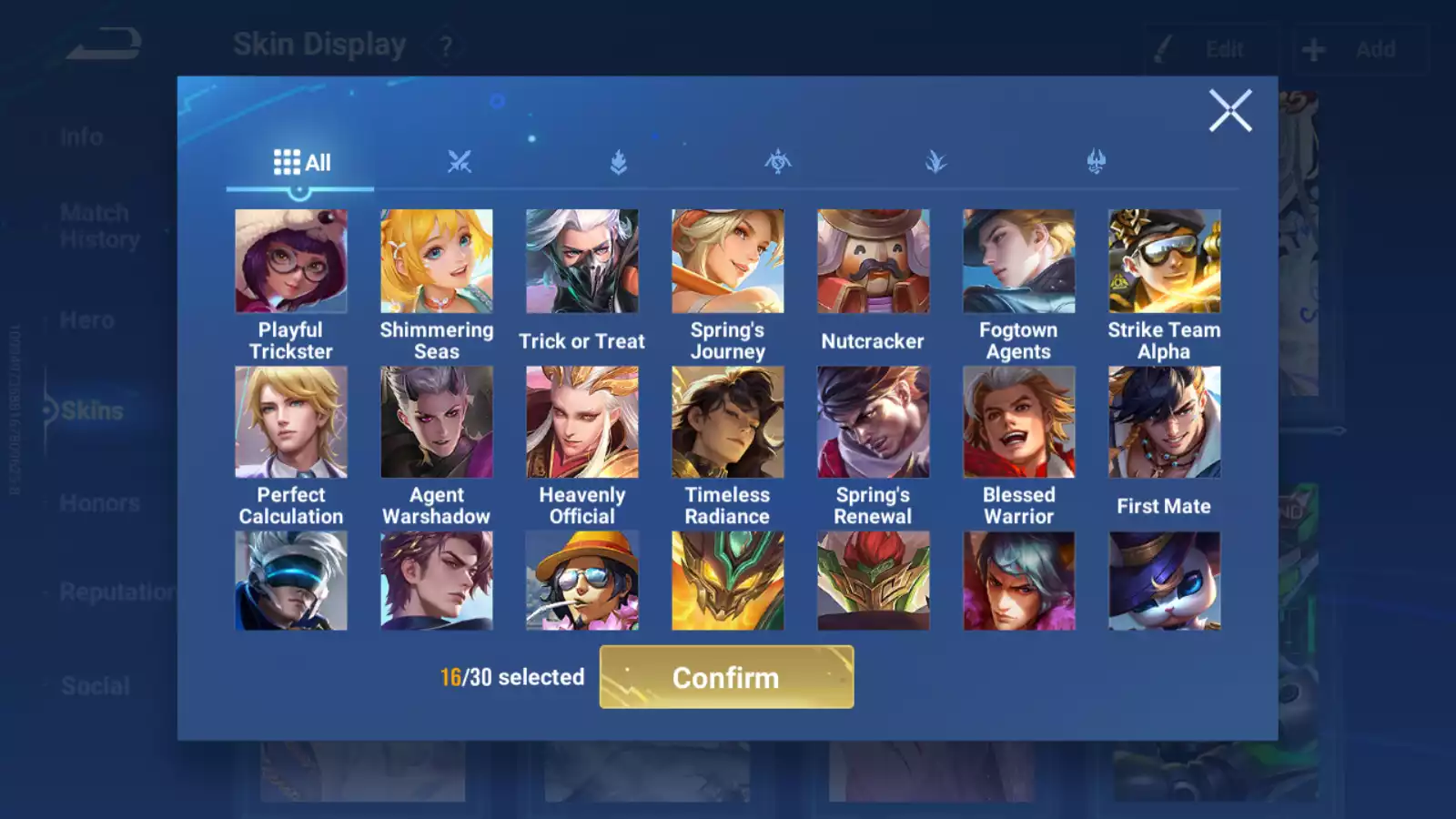Viewport: 1456px width, 819px height.
Task: Choose the Spring's Renewal skin
Action: coord(873,422)
